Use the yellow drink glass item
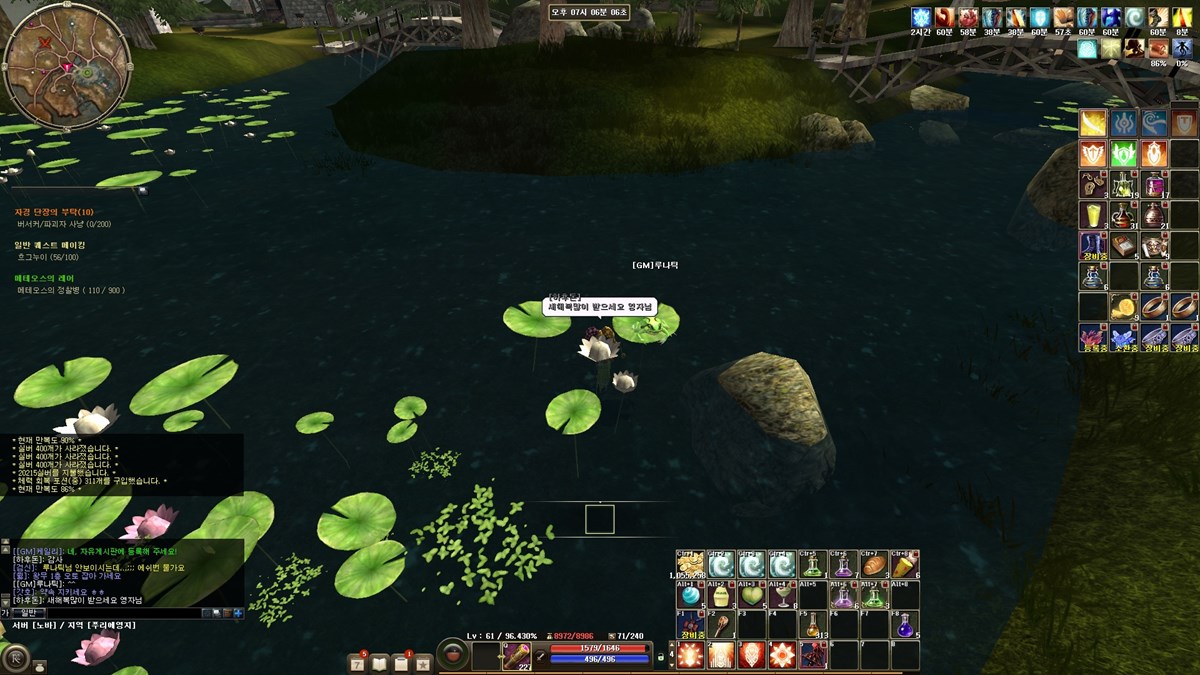 1093,215
